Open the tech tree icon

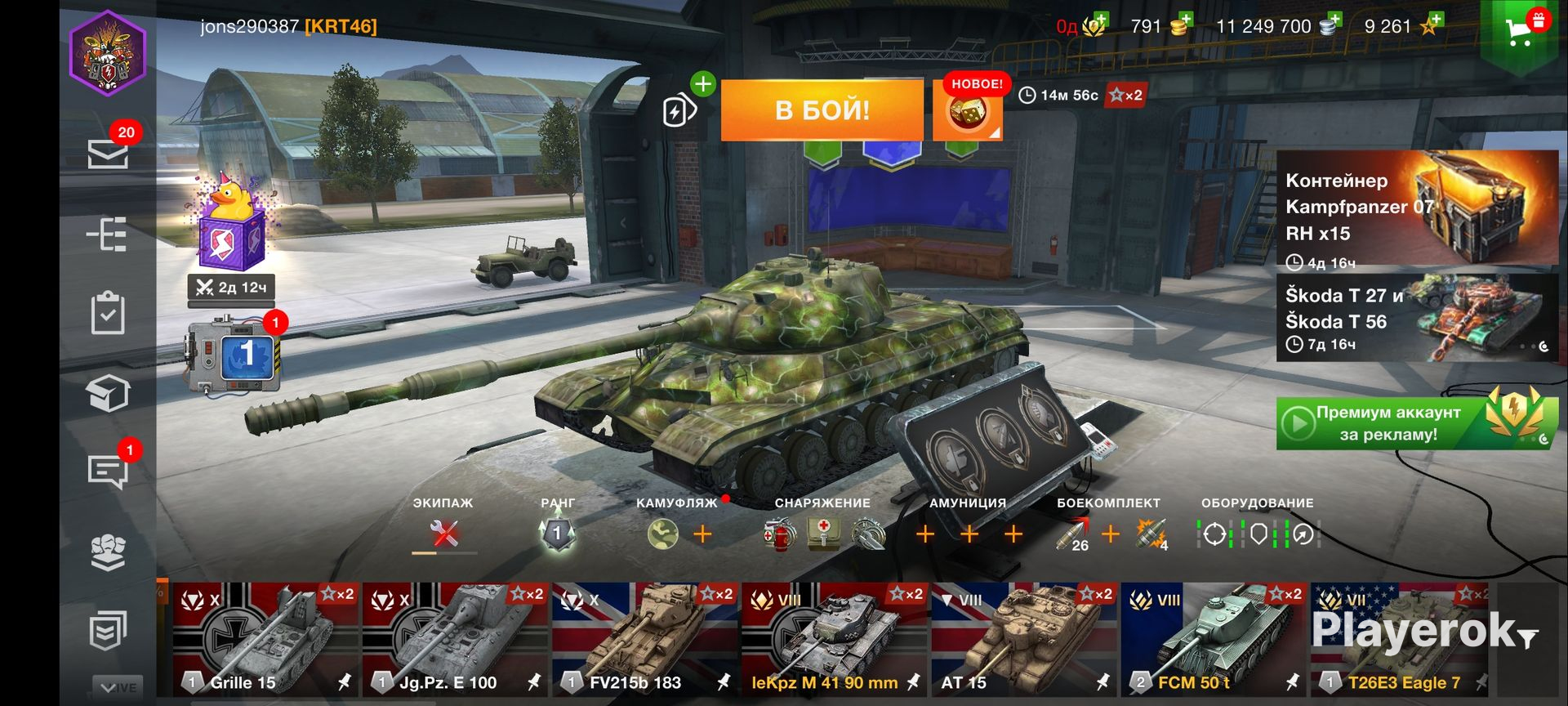pos(108,235)
